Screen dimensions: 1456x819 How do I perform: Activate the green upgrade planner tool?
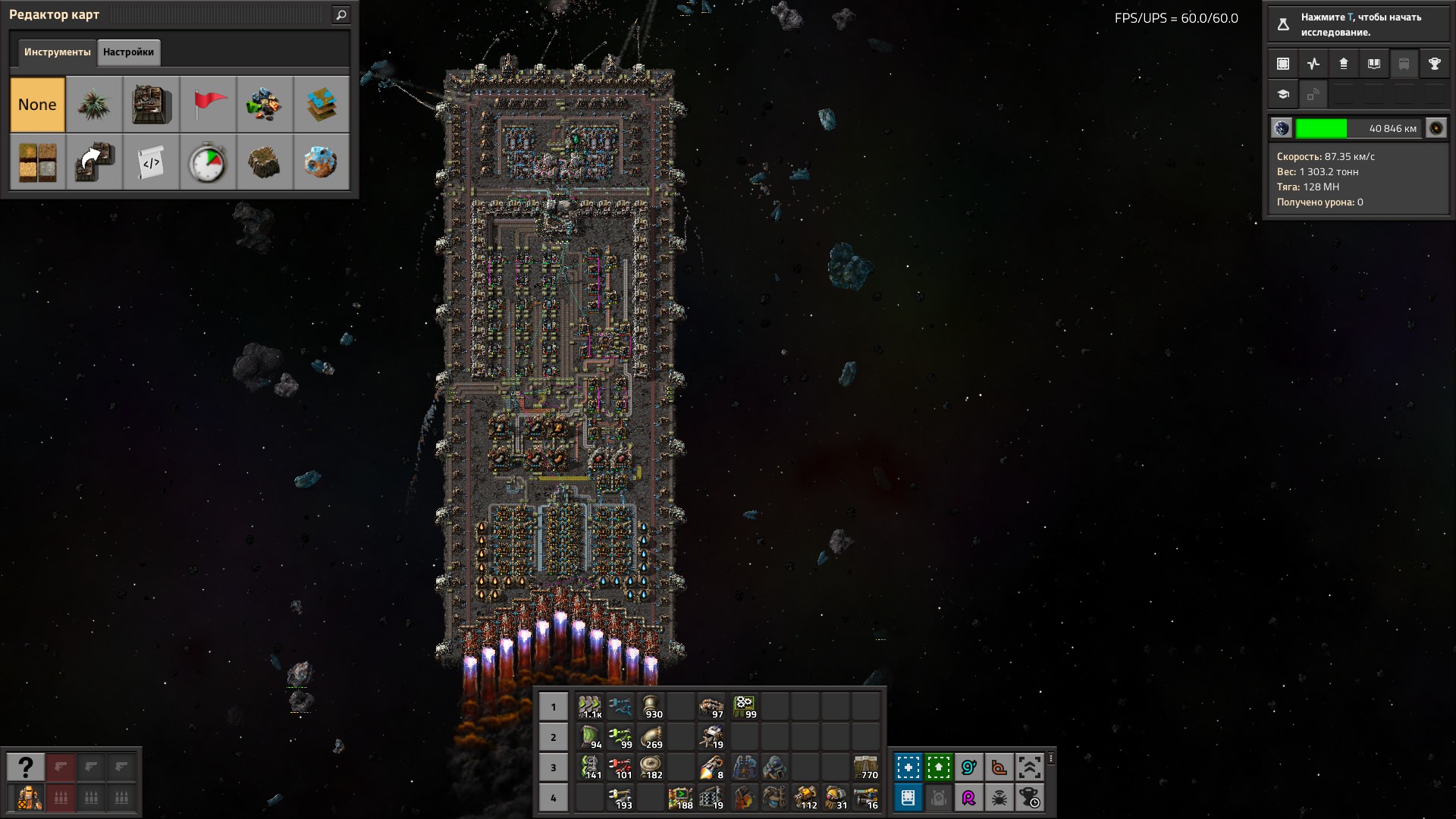[x=938, y=767]
